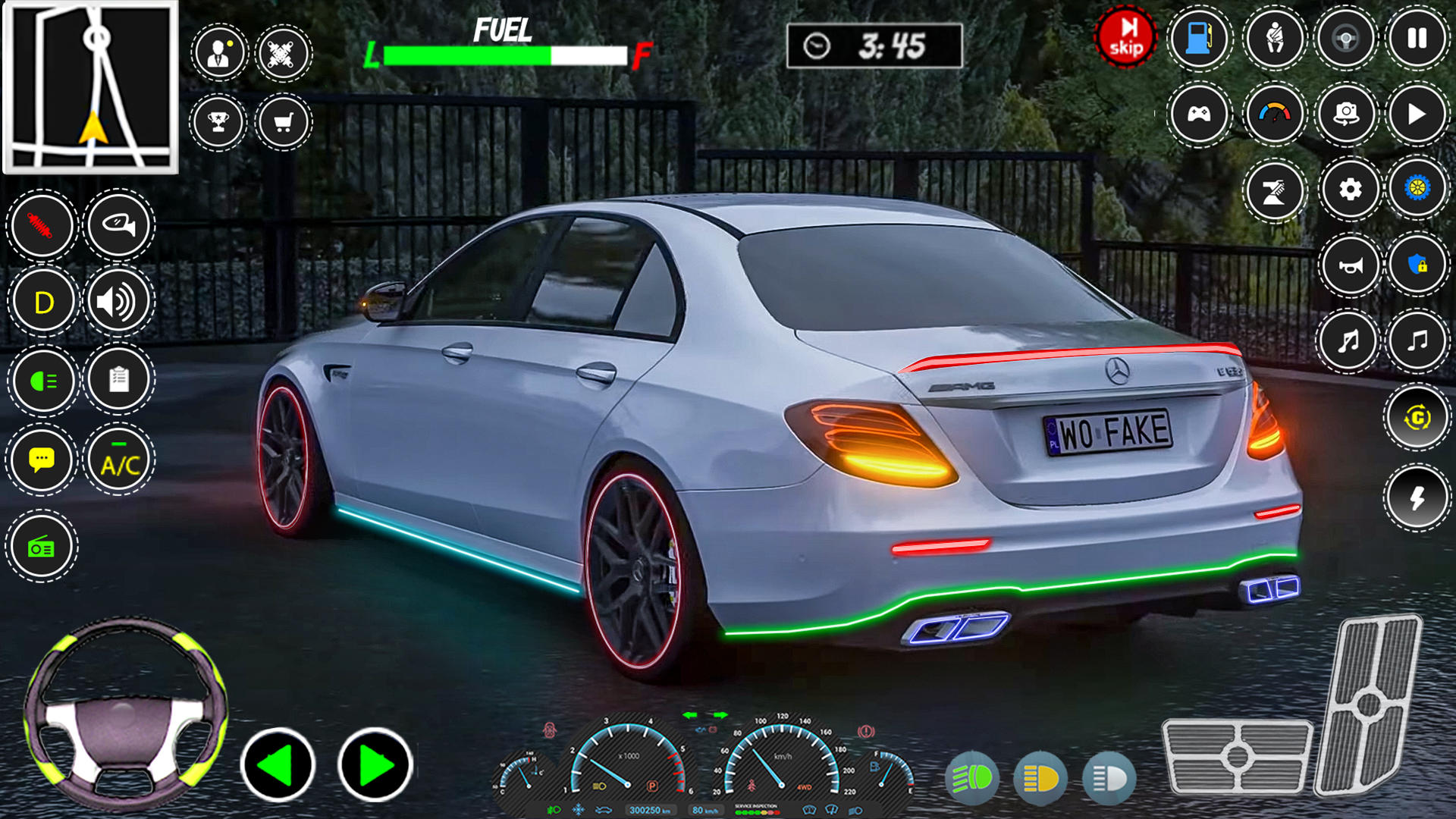Tap the gamepad controls icon
Viewport: 1456px width, 819px height.
1199,115
